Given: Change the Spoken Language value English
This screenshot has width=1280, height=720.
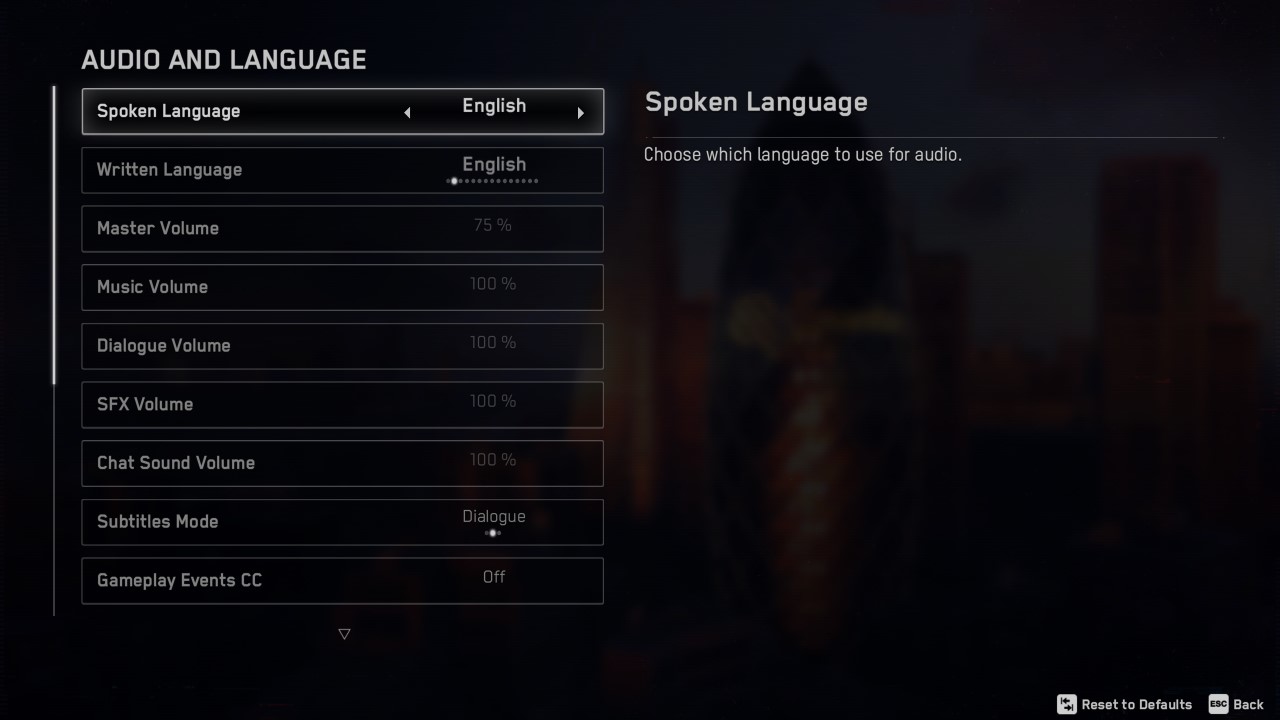Looking at the screenshot, I should (x=494, y=106).
